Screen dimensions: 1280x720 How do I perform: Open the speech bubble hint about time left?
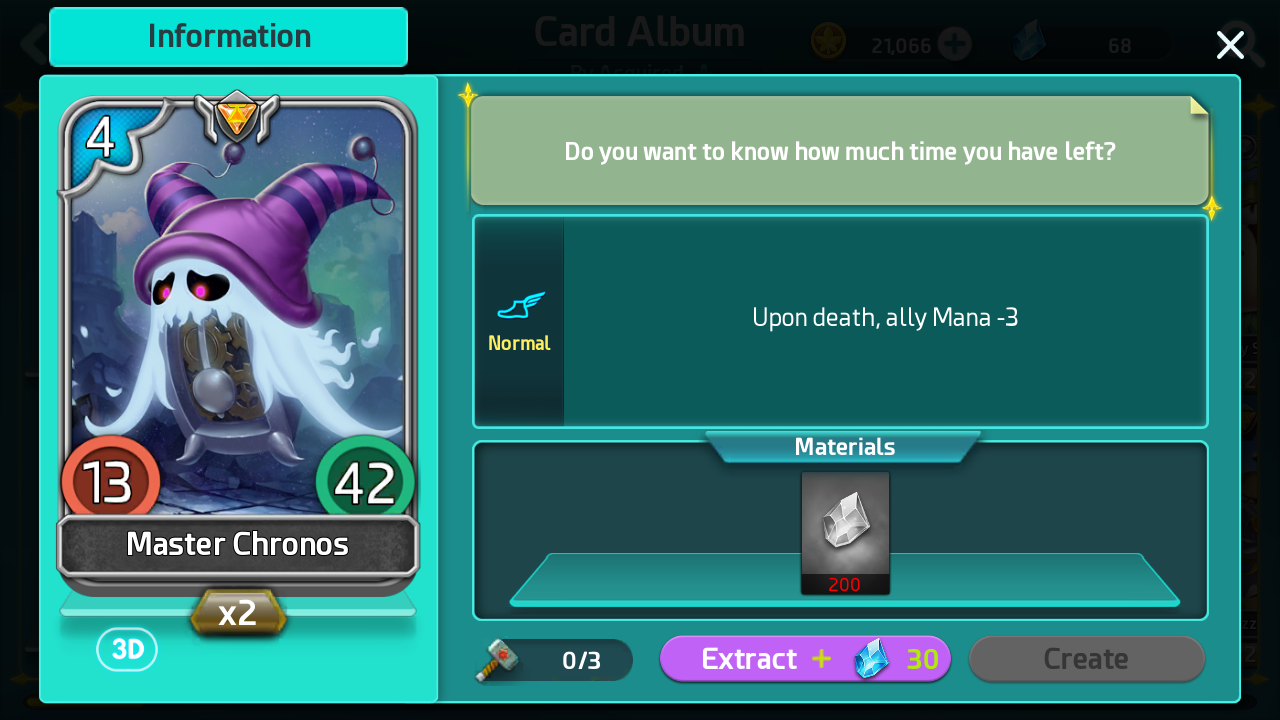point(840,151)
